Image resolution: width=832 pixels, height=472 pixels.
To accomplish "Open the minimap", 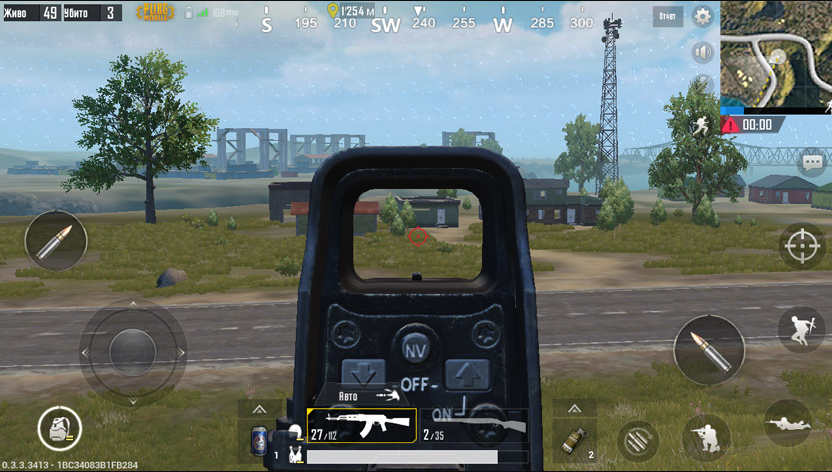I will (776, 54).
